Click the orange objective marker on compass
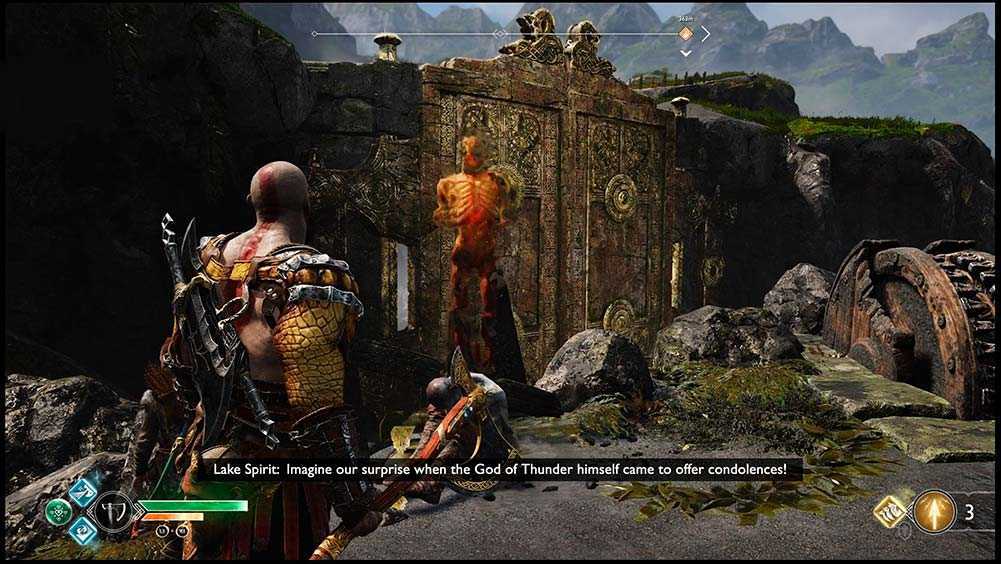 (685, 34)
